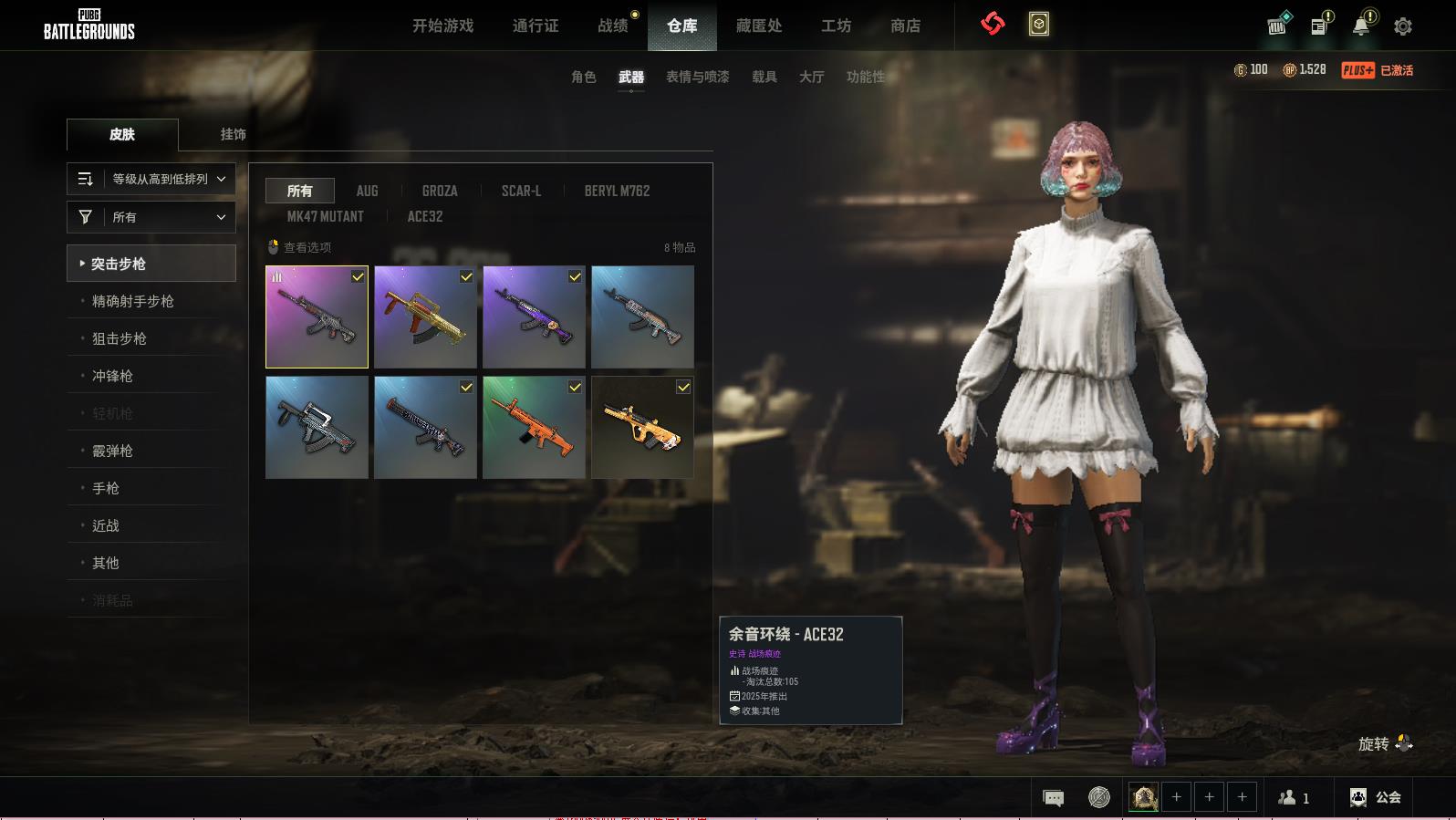The image size is (1456, 820).
Task: Go to the 通行证 pass page
Action: tap(536, 26)
